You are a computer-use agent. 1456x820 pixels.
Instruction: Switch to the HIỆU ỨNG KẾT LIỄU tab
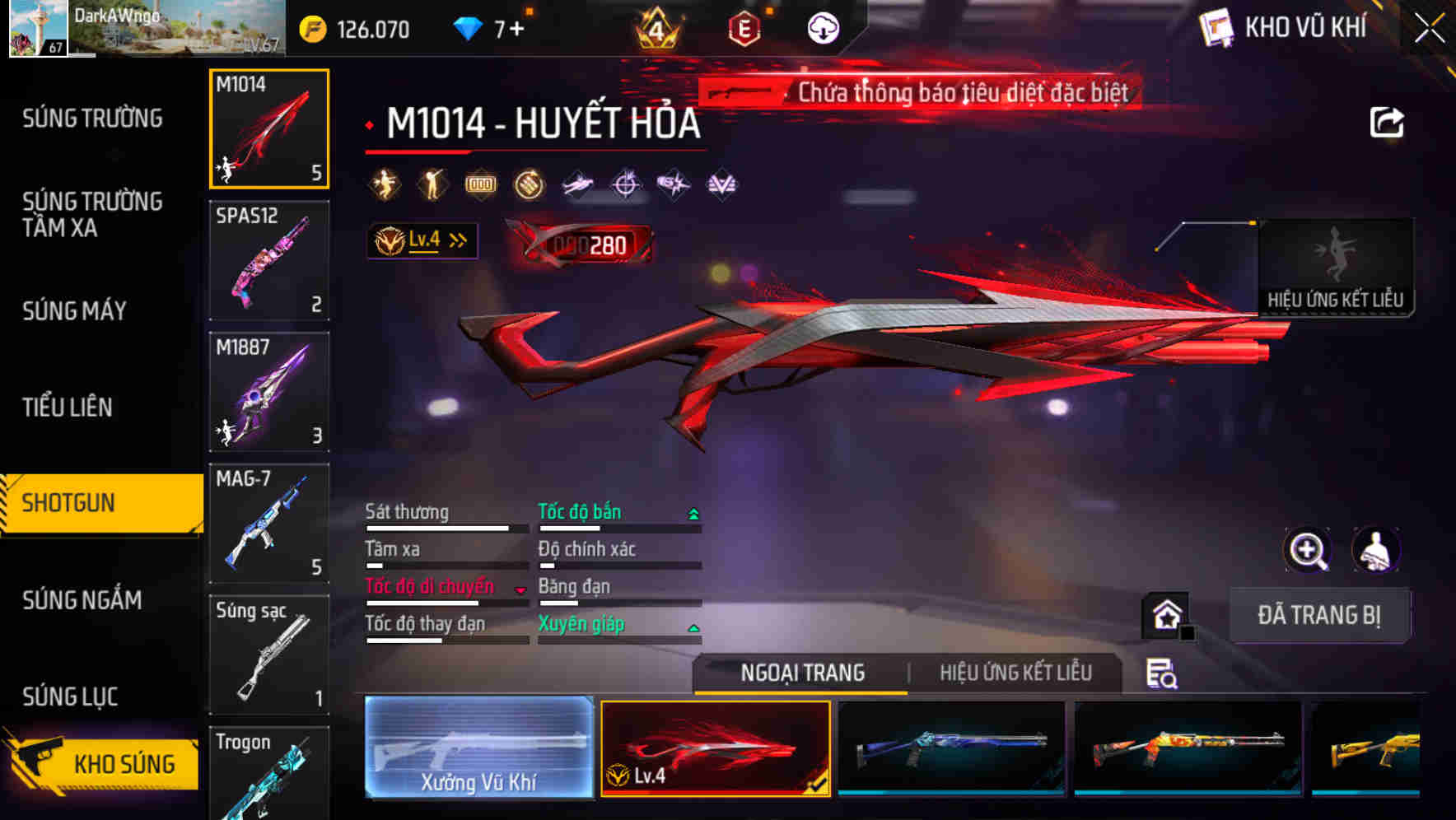click(x=1015, y=673)
